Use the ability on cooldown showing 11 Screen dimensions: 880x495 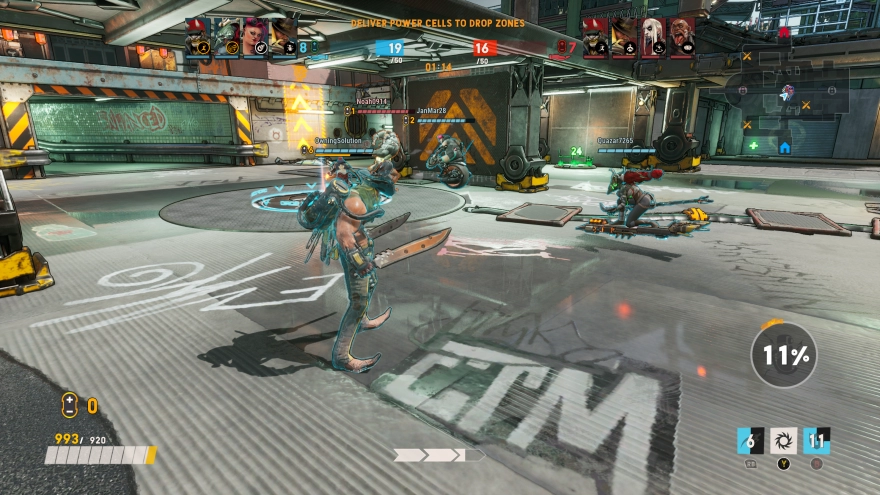817,440
